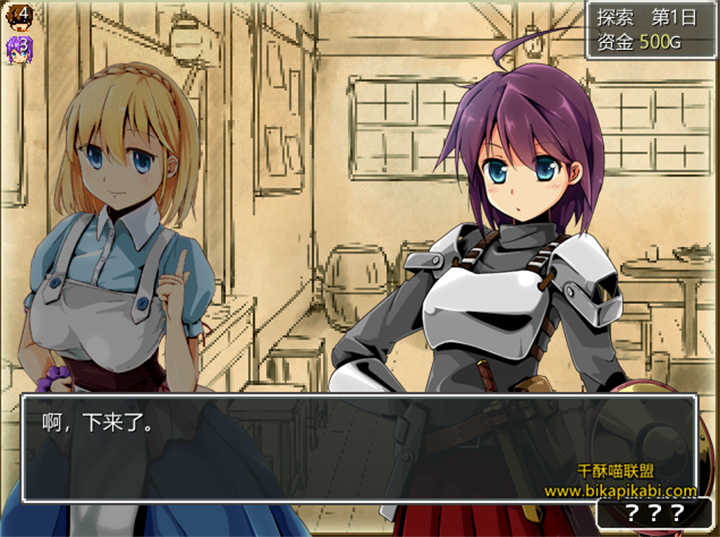The image size is (720, 537).
Task: Select the brown-haired character face icon
Action: point(19,15)
